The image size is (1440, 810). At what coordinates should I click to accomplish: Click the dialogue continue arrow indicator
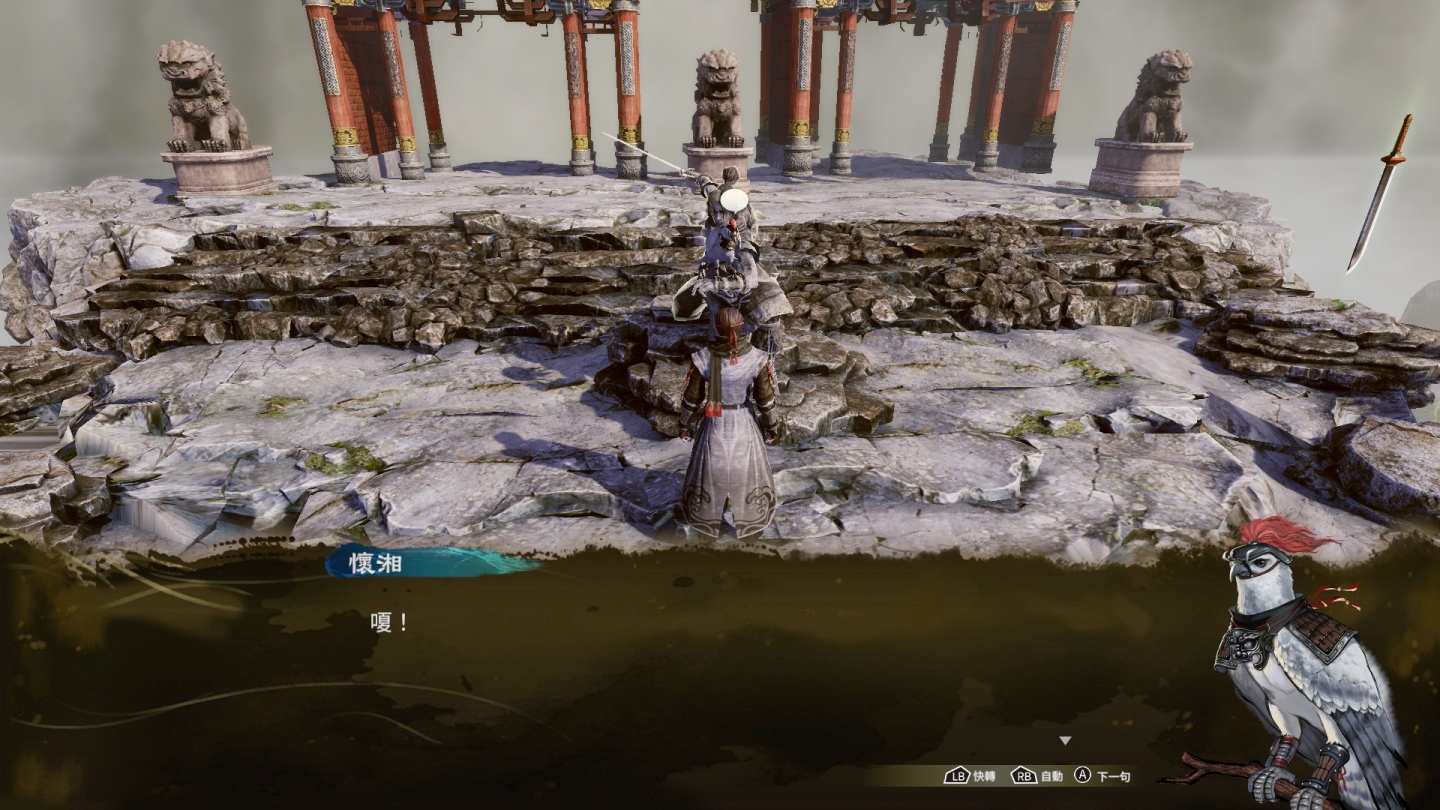point(1065,741)
